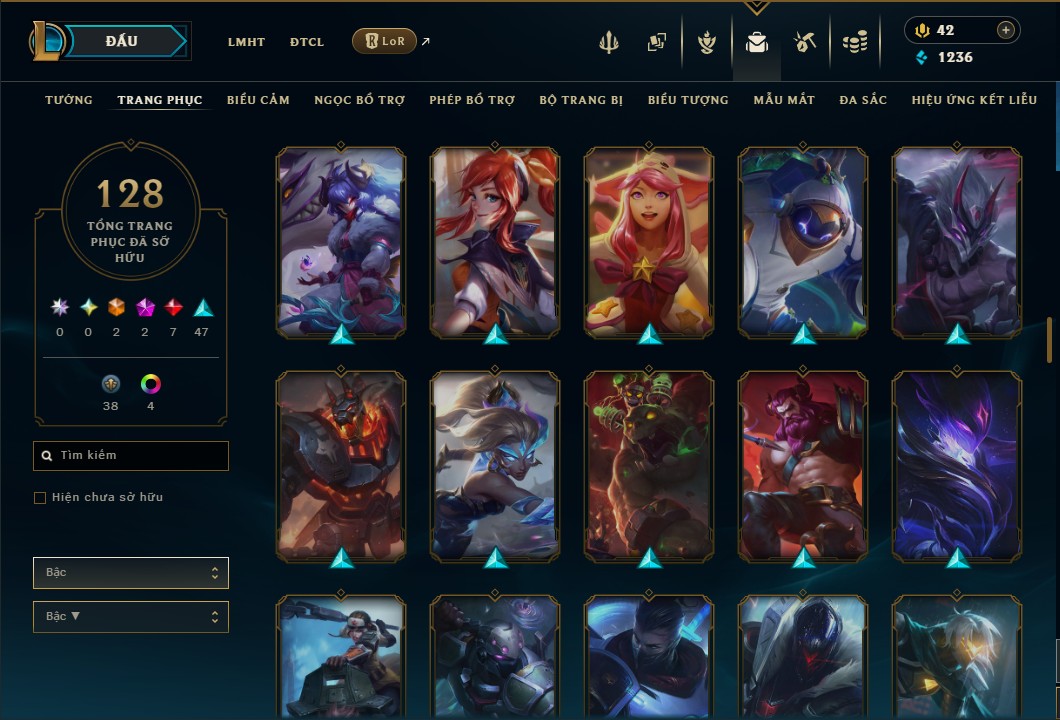Viewport: 1060px width, 720px height.
Task: Open the crossed hammer crafting icon
Action: click(x=805, y=42)
